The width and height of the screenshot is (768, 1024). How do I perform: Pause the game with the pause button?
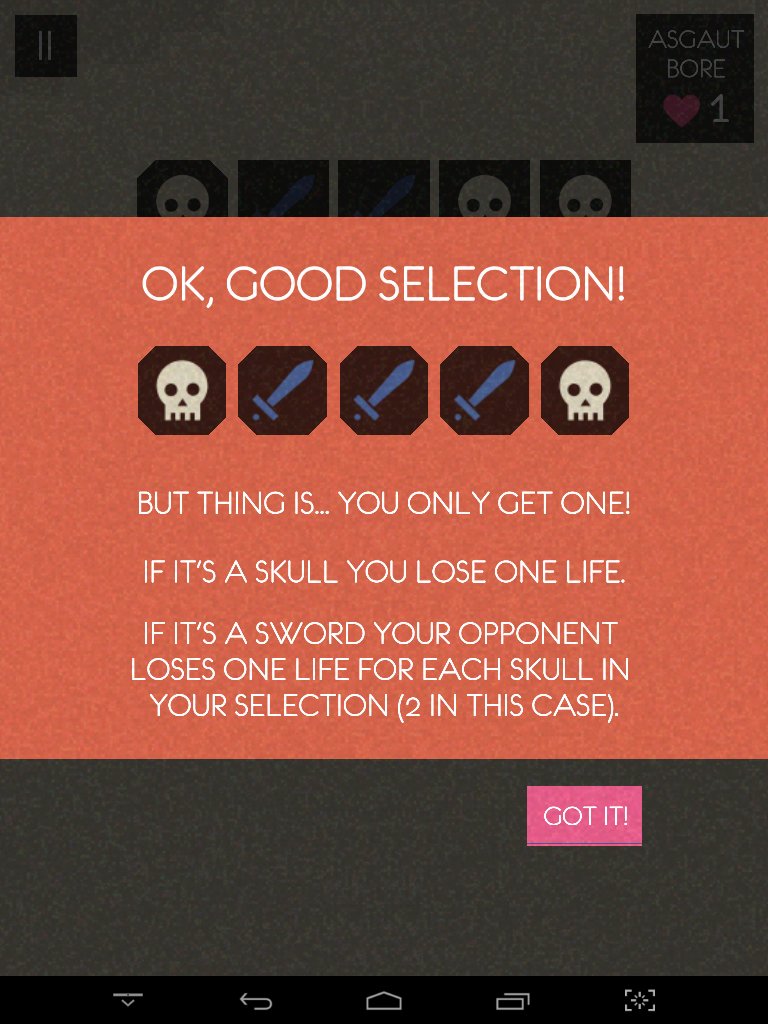[45, 46]
